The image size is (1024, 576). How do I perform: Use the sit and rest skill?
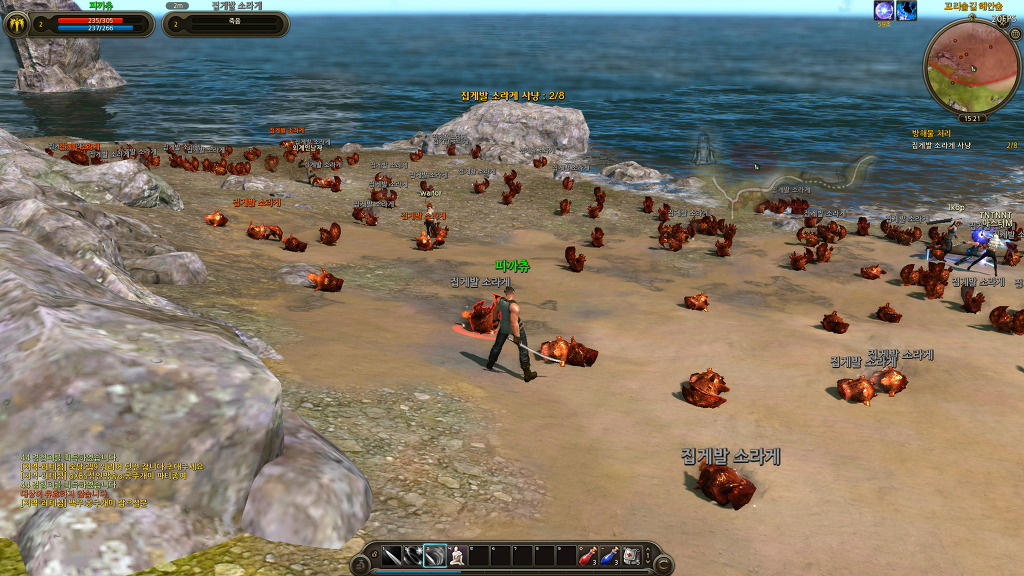click(457, 556)
